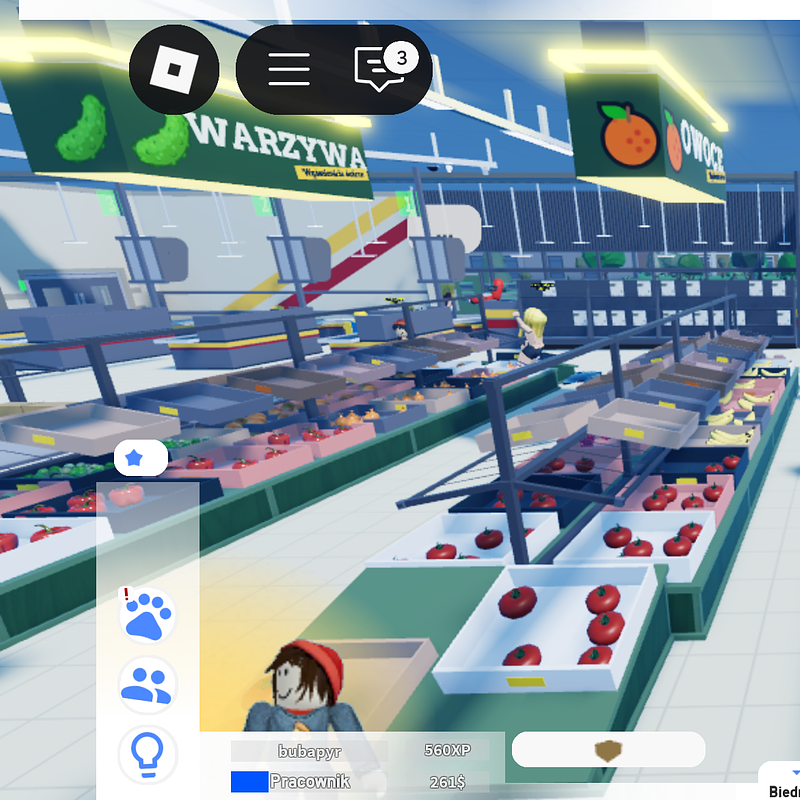800x800 pixels.
Task: Click the lightbulb hints icon
Action: (x=148, y=754)
